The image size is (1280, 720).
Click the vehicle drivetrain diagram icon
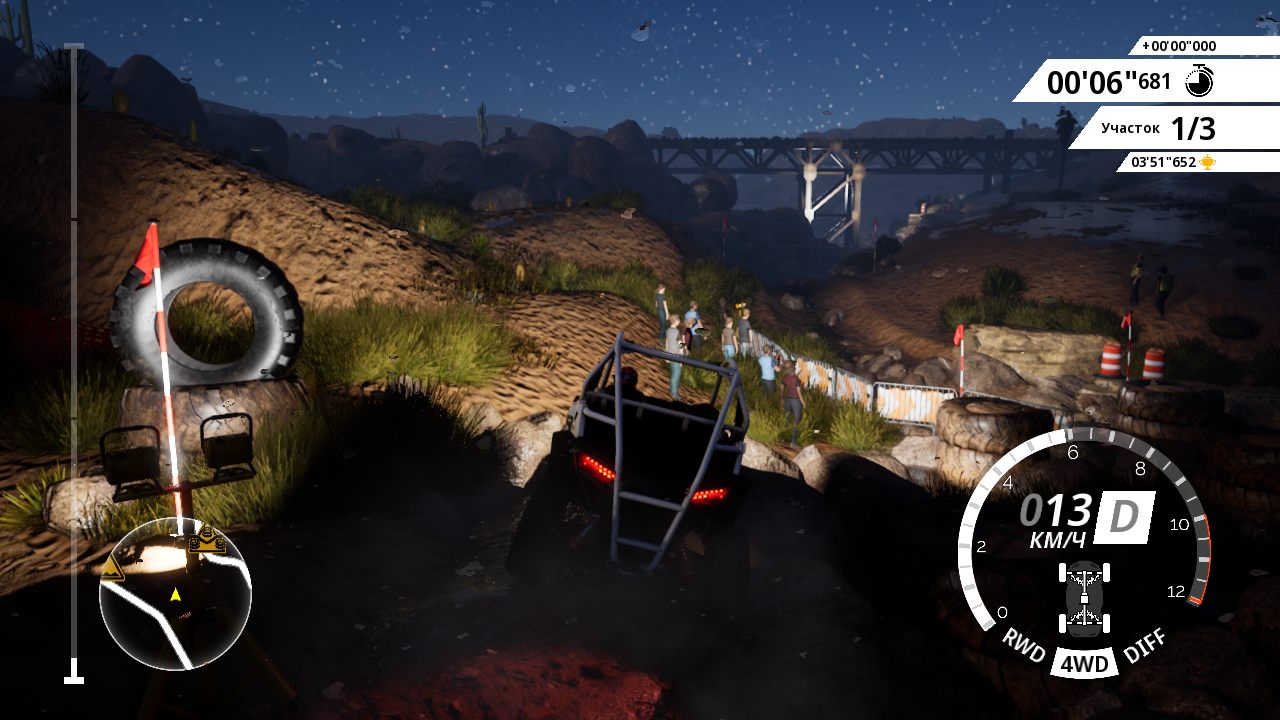coord(1085,598)
